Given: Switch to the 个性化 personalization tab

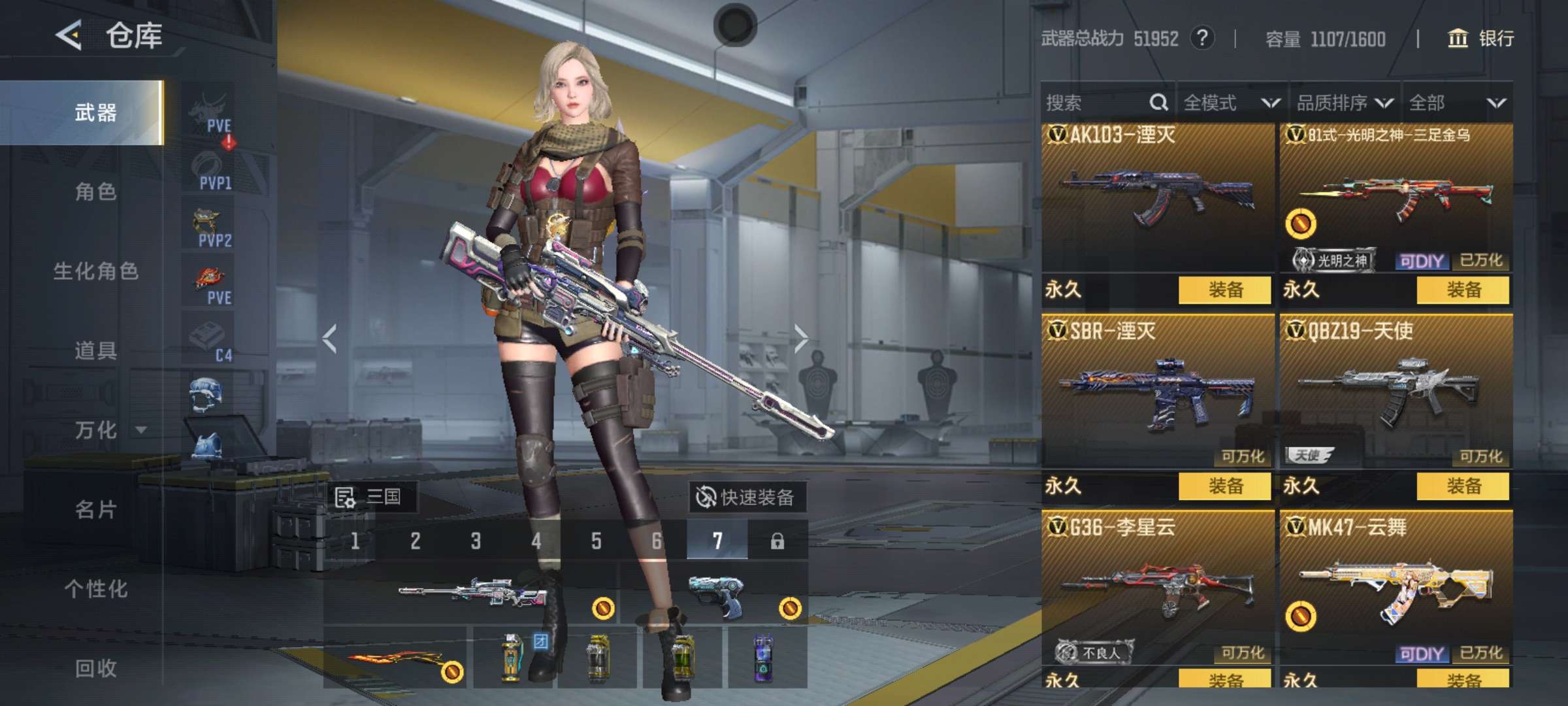Looking at the screenshot, I should pos(95,589).
